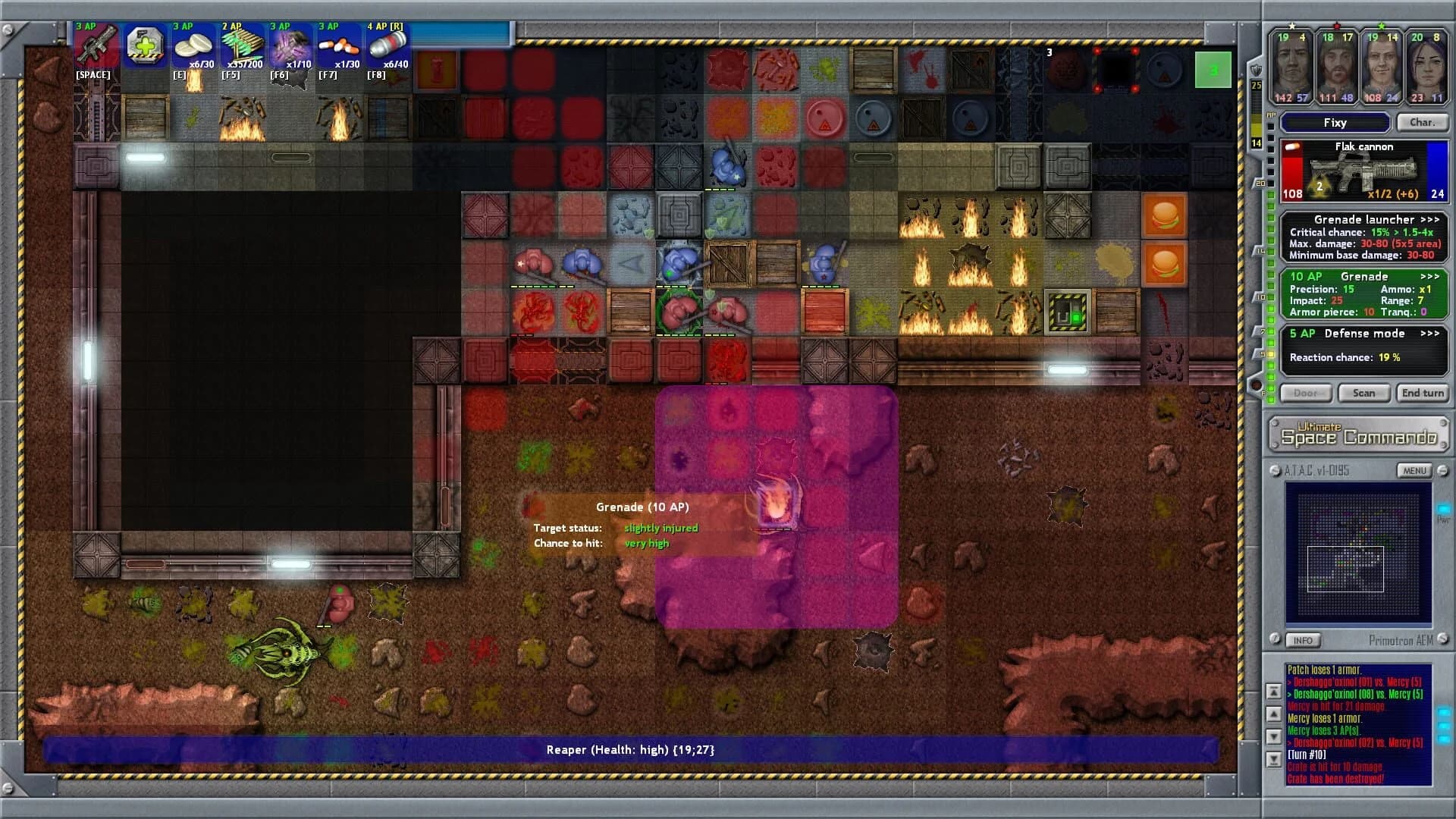
Task: Switch to the Char. tab
Action: [1423, 122]
